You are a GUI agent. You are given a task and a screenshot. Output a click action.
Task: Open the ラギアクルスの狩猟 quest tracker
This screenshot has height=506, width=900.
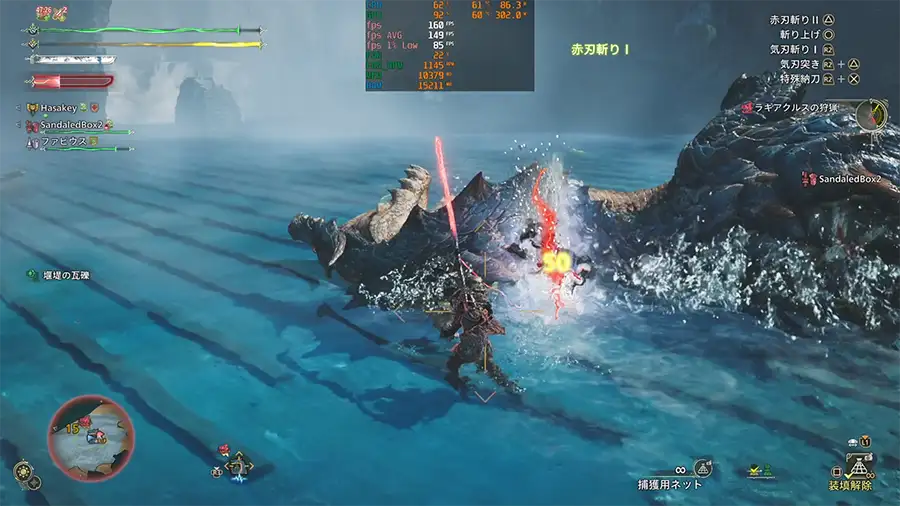(x=797, y=107)
